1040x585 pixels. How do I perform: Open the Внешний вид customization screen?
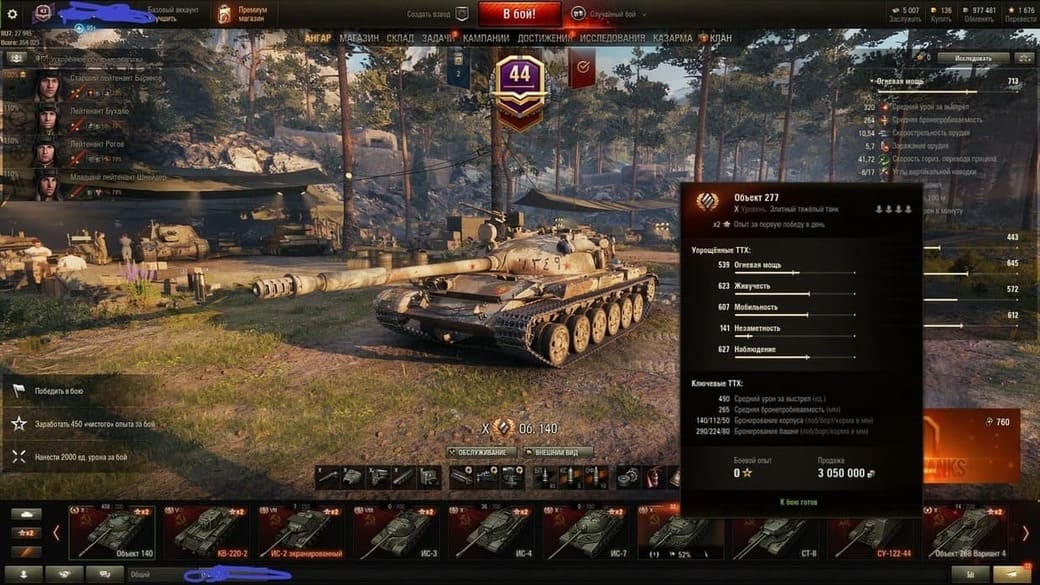click(558, 452)
